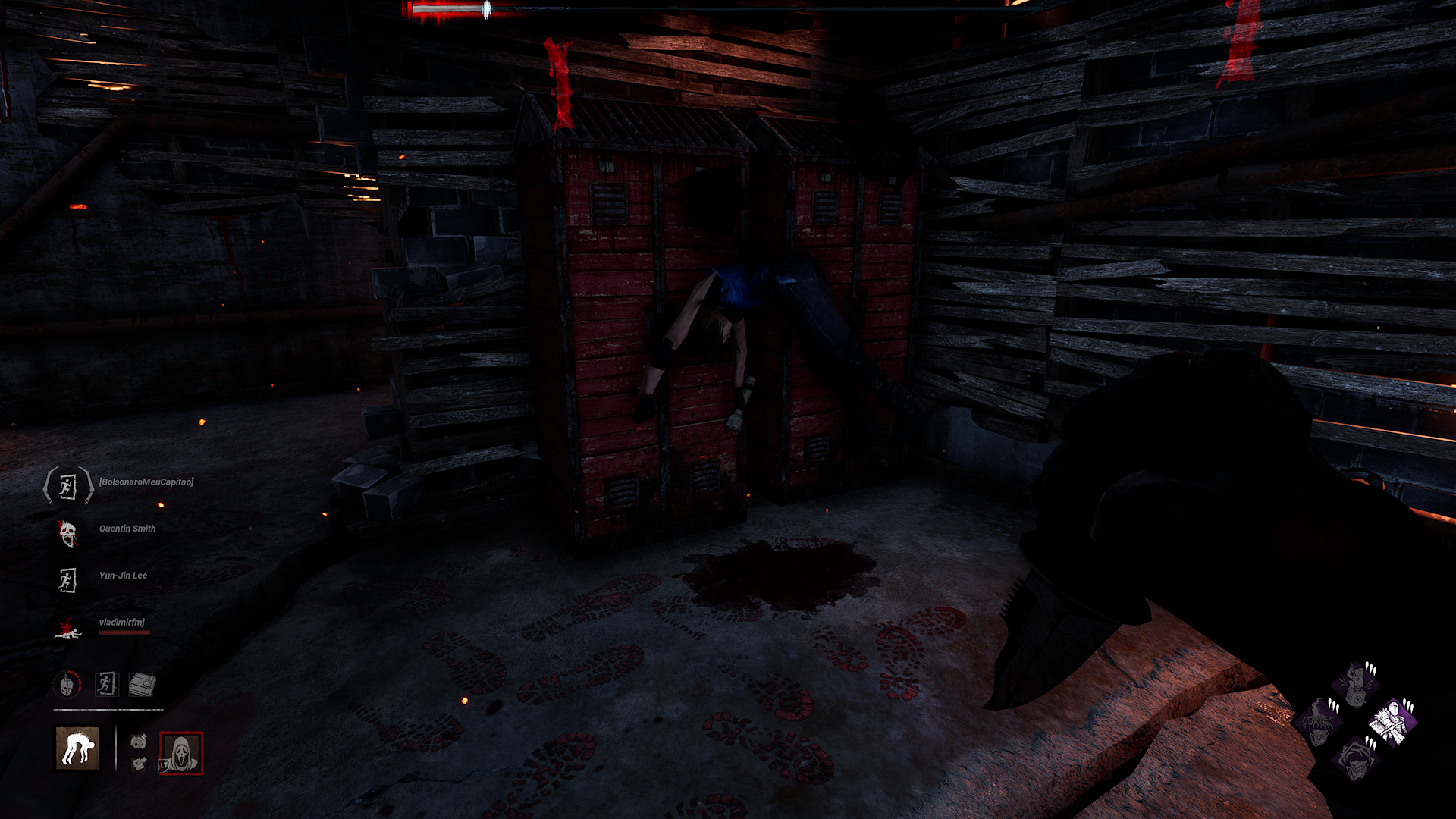Click the player name vladimirfmj
This screenshot has height=819, width=1456.
(123, 621)
